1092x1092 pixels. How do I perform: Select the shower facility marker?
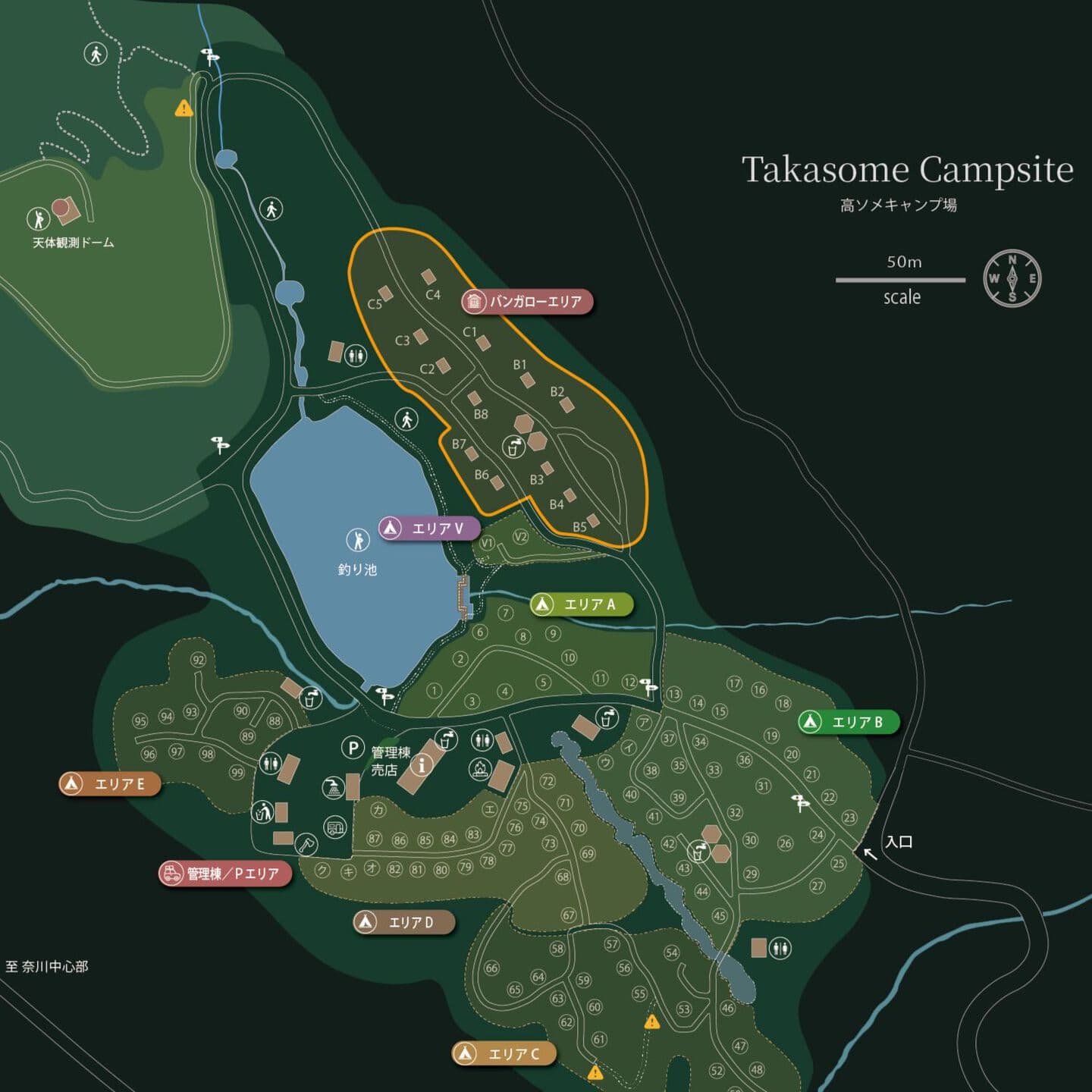click(333, 787)
